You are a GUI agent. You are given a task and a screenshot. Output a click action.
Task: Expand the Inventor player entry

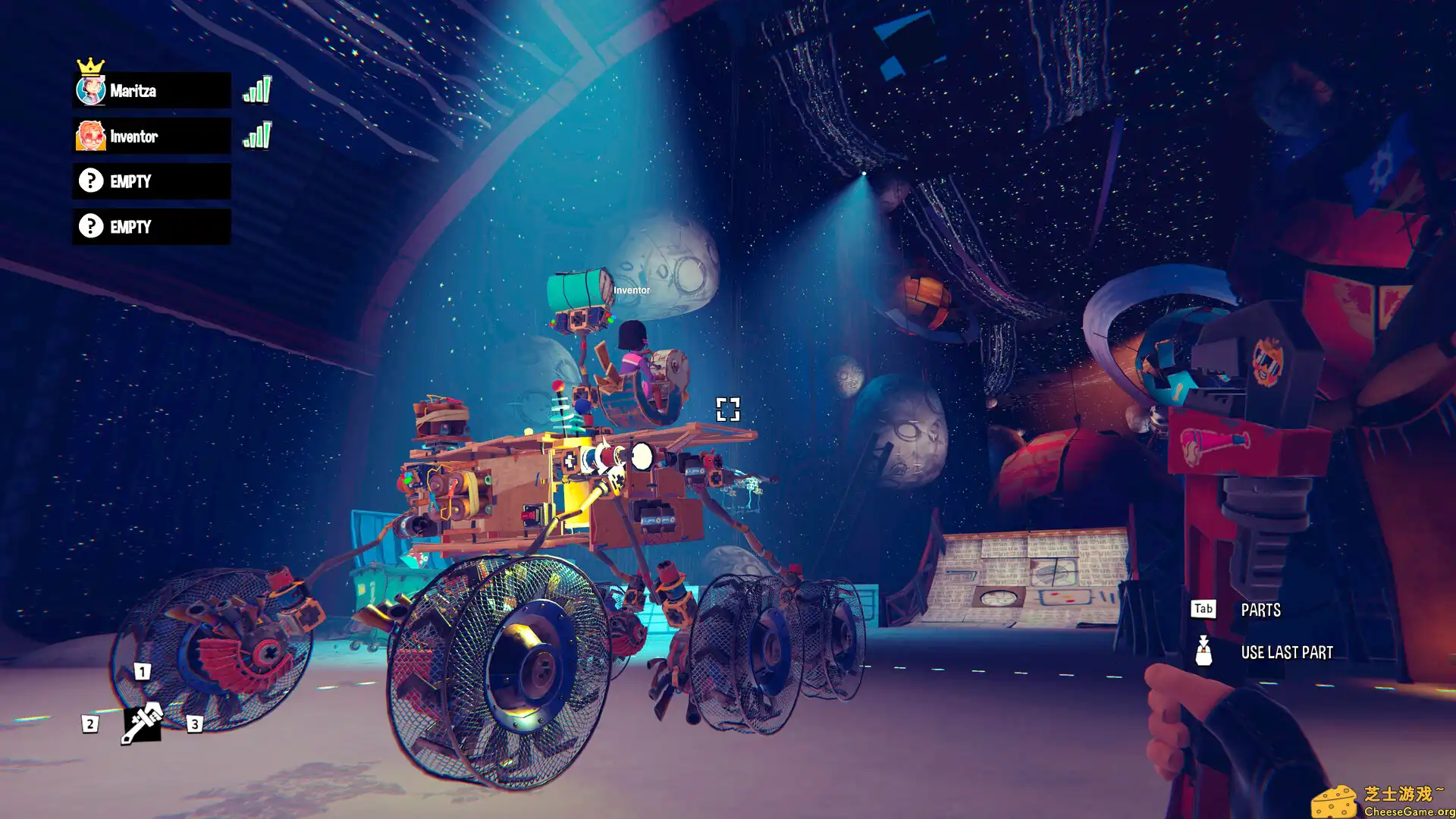click(x=152, y=136)
